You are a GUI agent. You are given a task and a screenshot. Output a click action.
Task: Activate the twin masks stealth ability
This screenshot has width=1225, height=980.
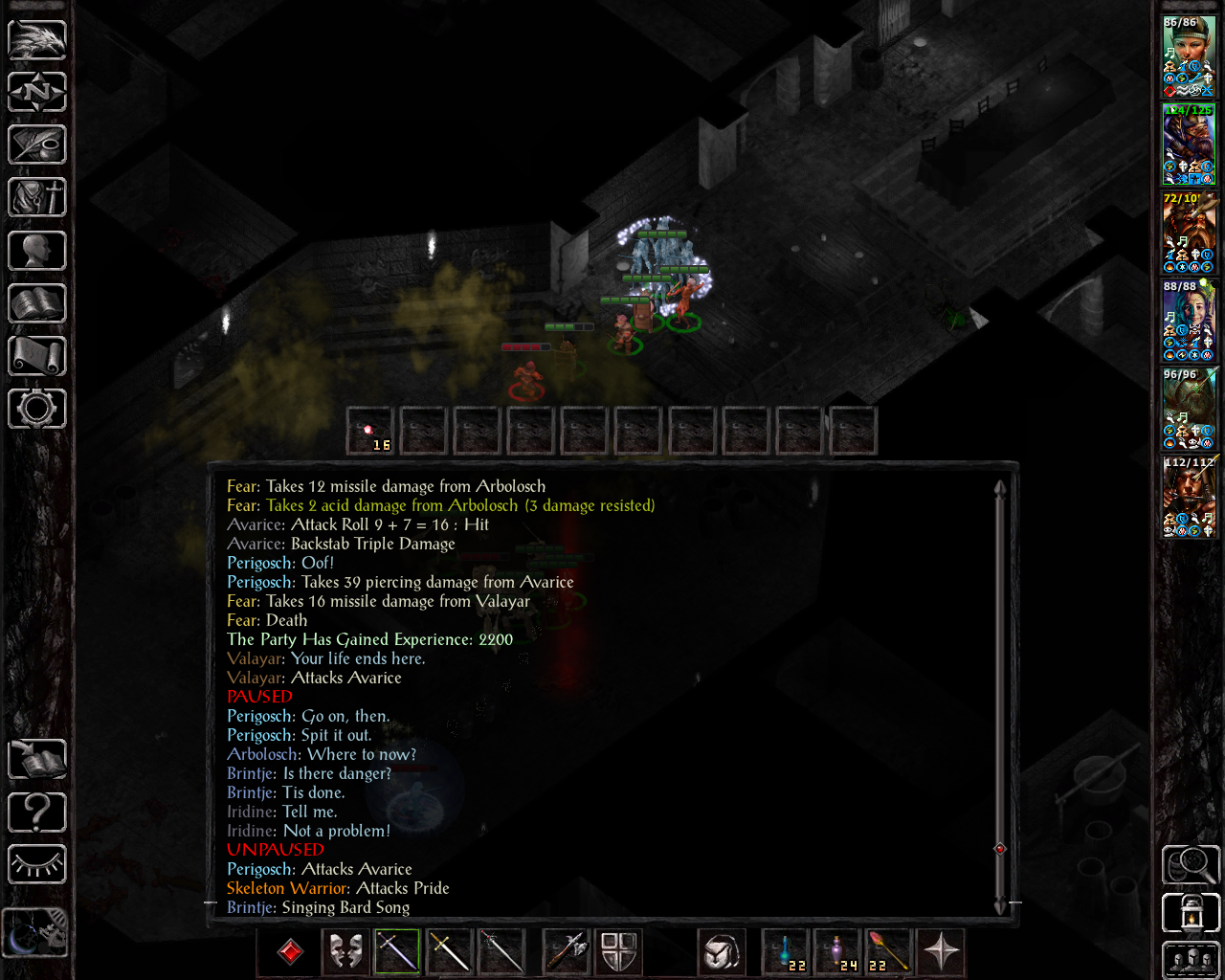click(345, 951)
